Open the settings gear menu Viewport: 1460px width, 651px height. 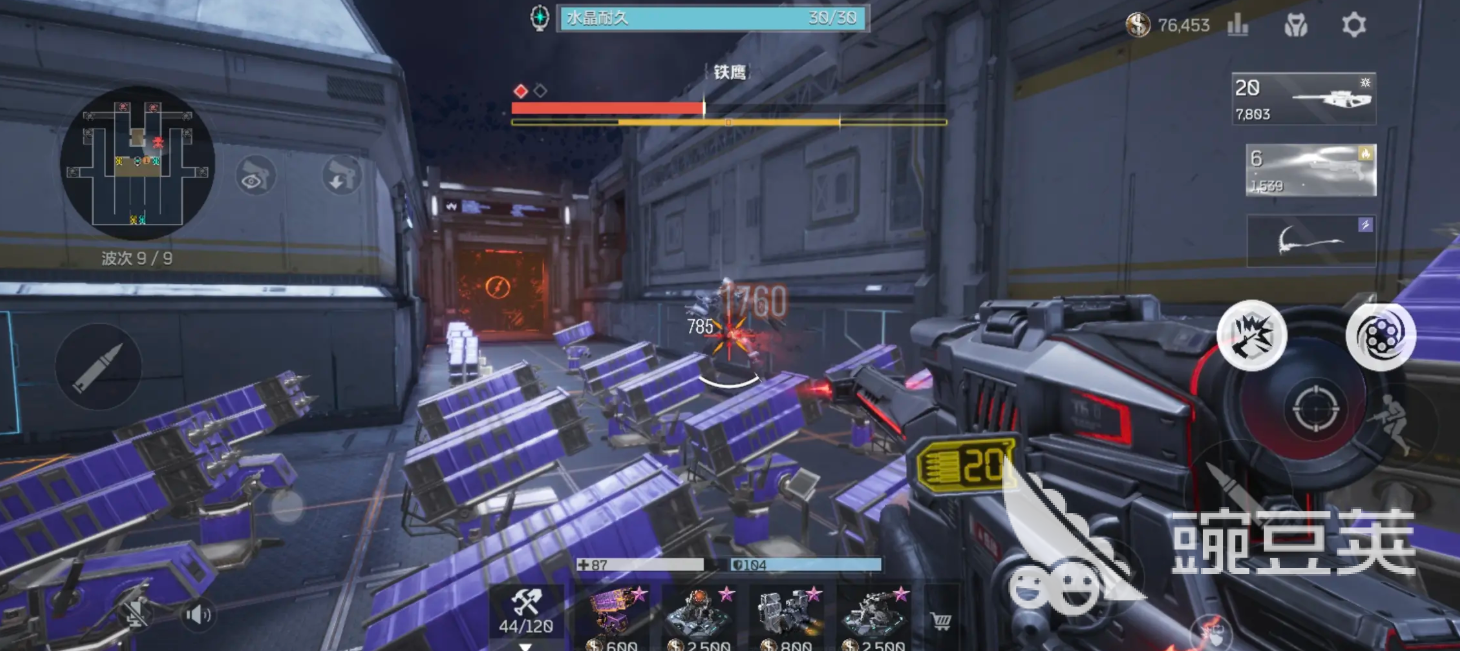[x=1353, y=25]
